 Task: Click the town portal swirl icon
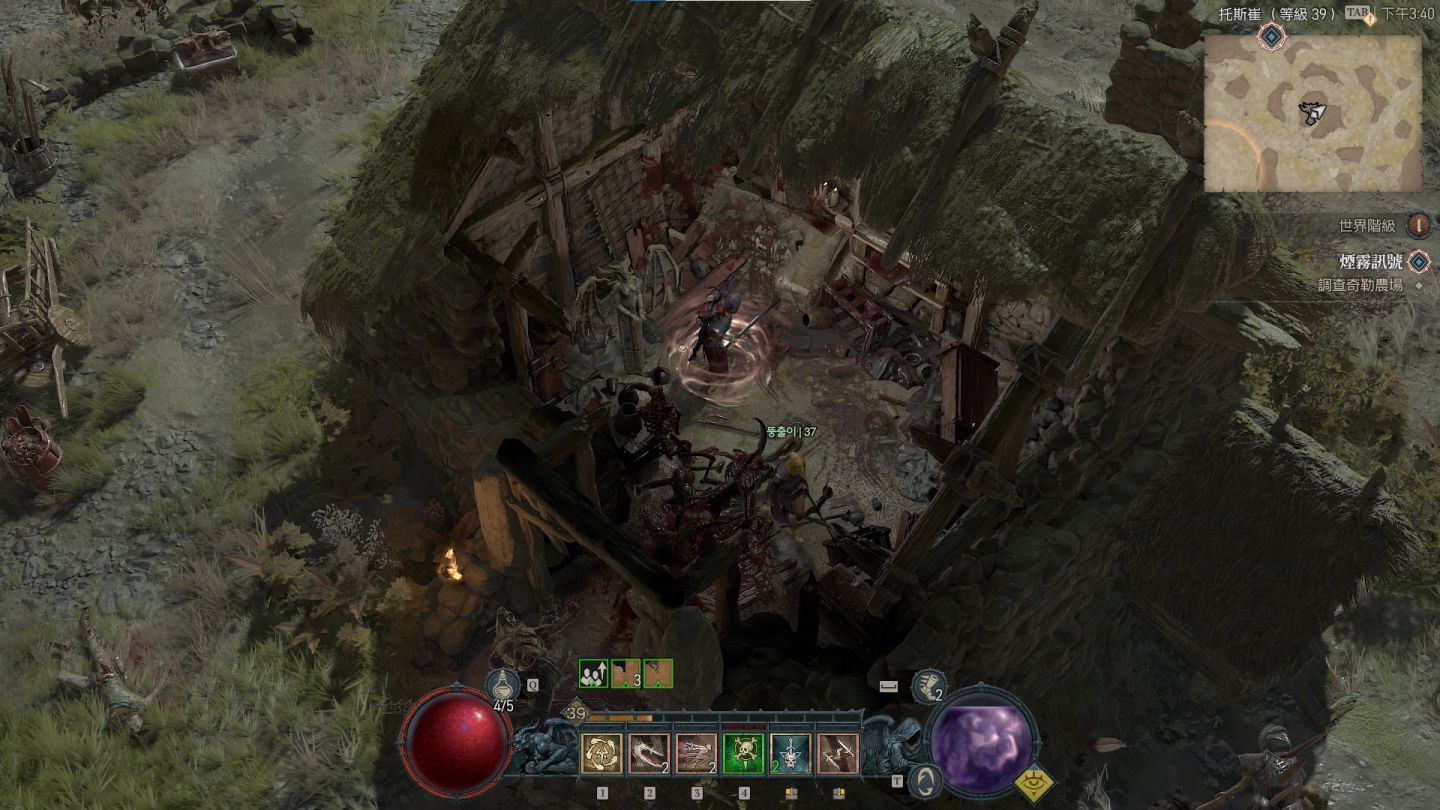point(926,778)
